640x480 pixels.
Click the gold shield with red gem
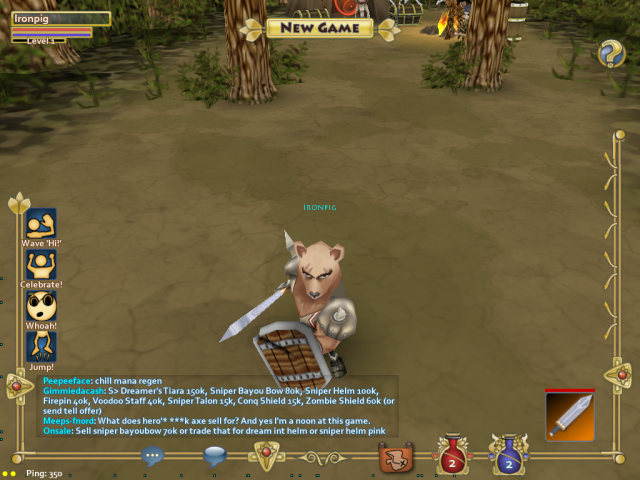click(265, 456)
